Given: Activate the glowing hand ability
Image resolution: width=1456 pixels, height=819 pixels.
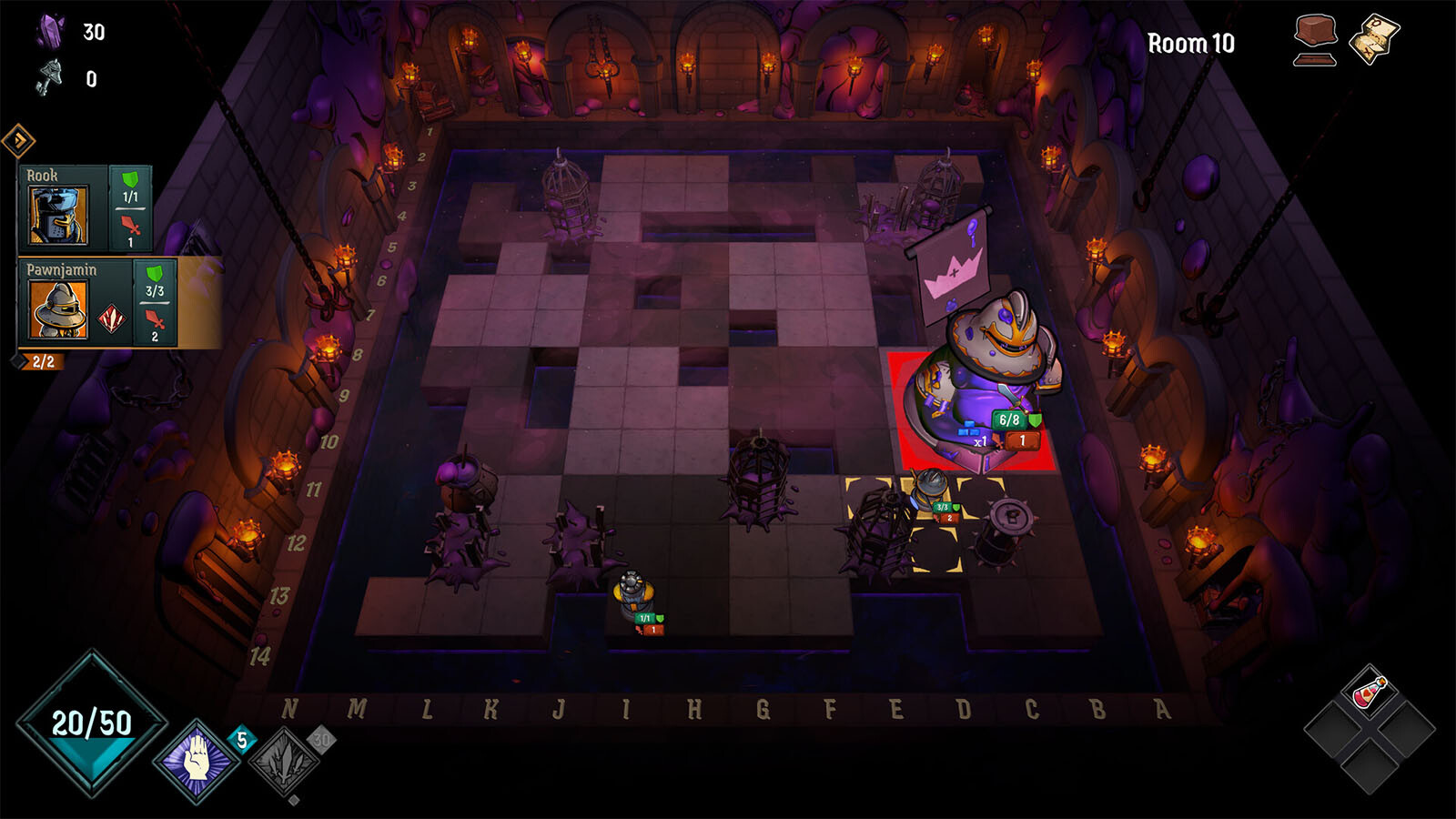Looking at the screenshot, I should coord(196,759).
